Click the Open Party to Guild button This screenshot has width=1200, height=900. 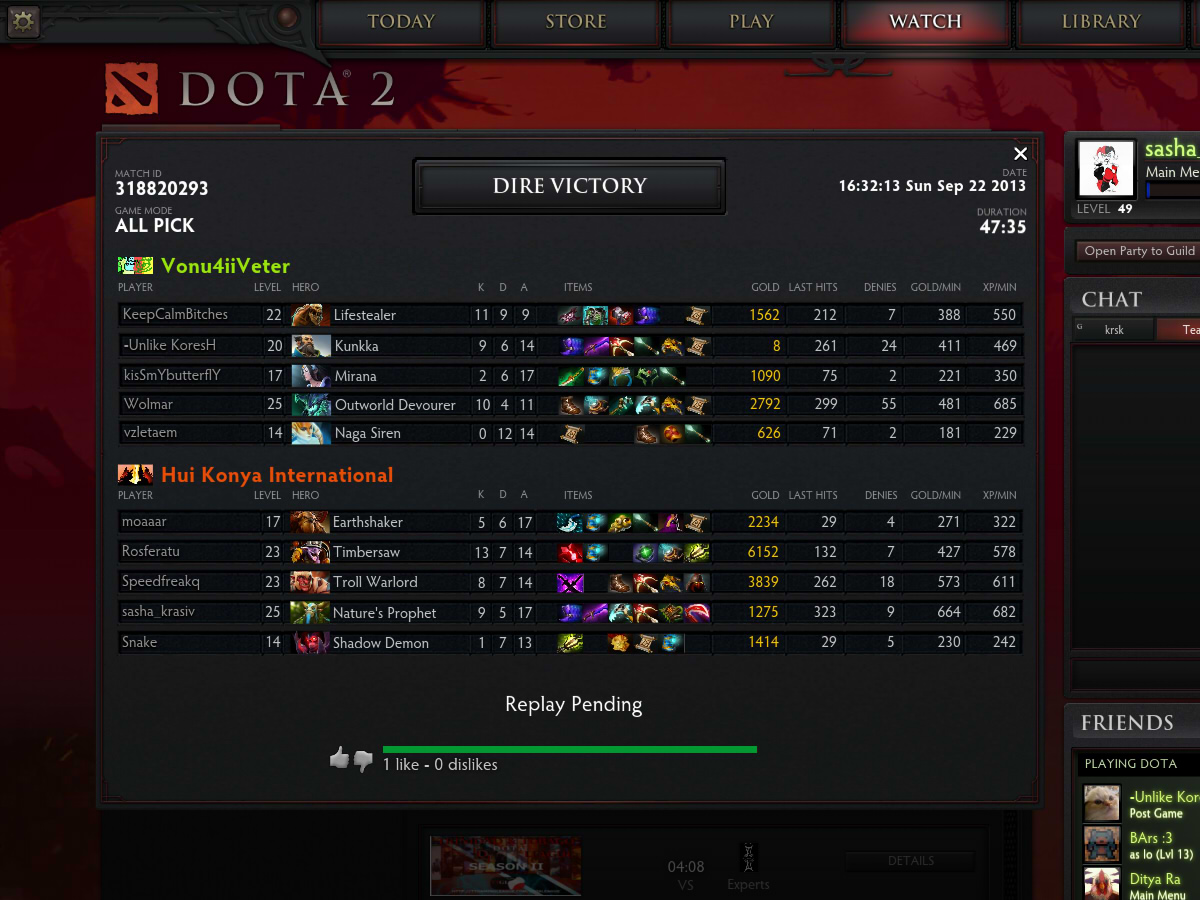[1139, 251]
